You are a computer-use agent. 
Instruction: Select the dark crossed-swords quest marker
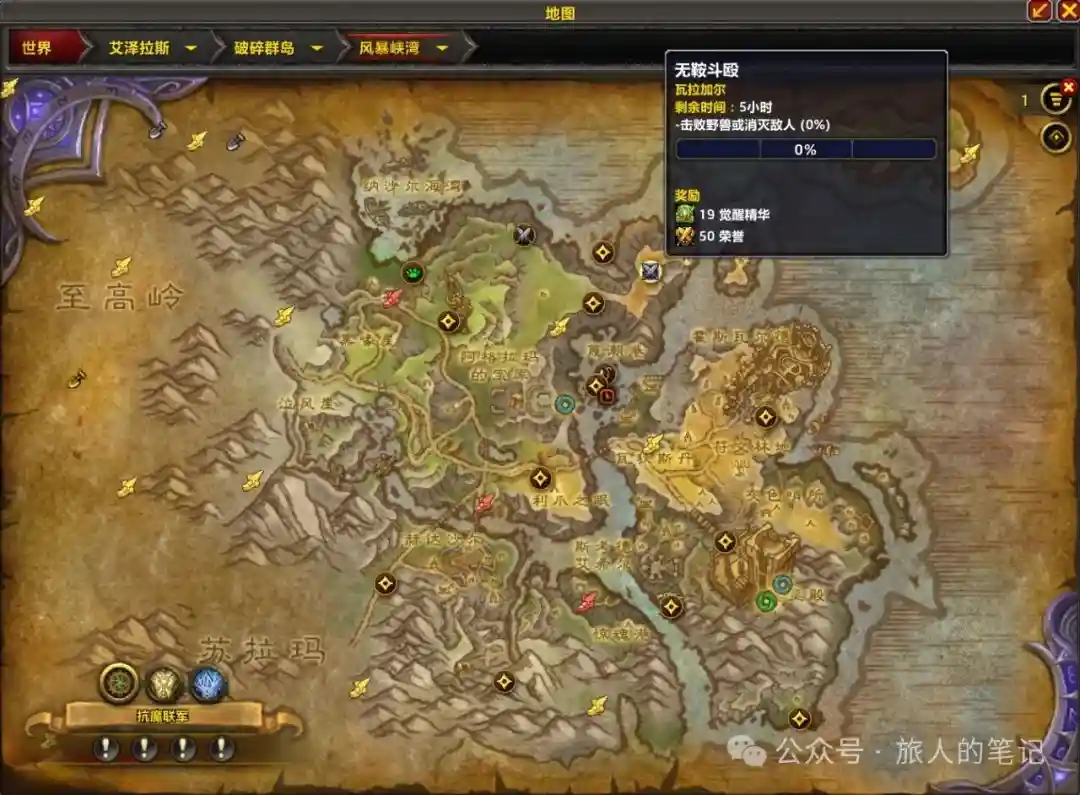tap(524, 235)
